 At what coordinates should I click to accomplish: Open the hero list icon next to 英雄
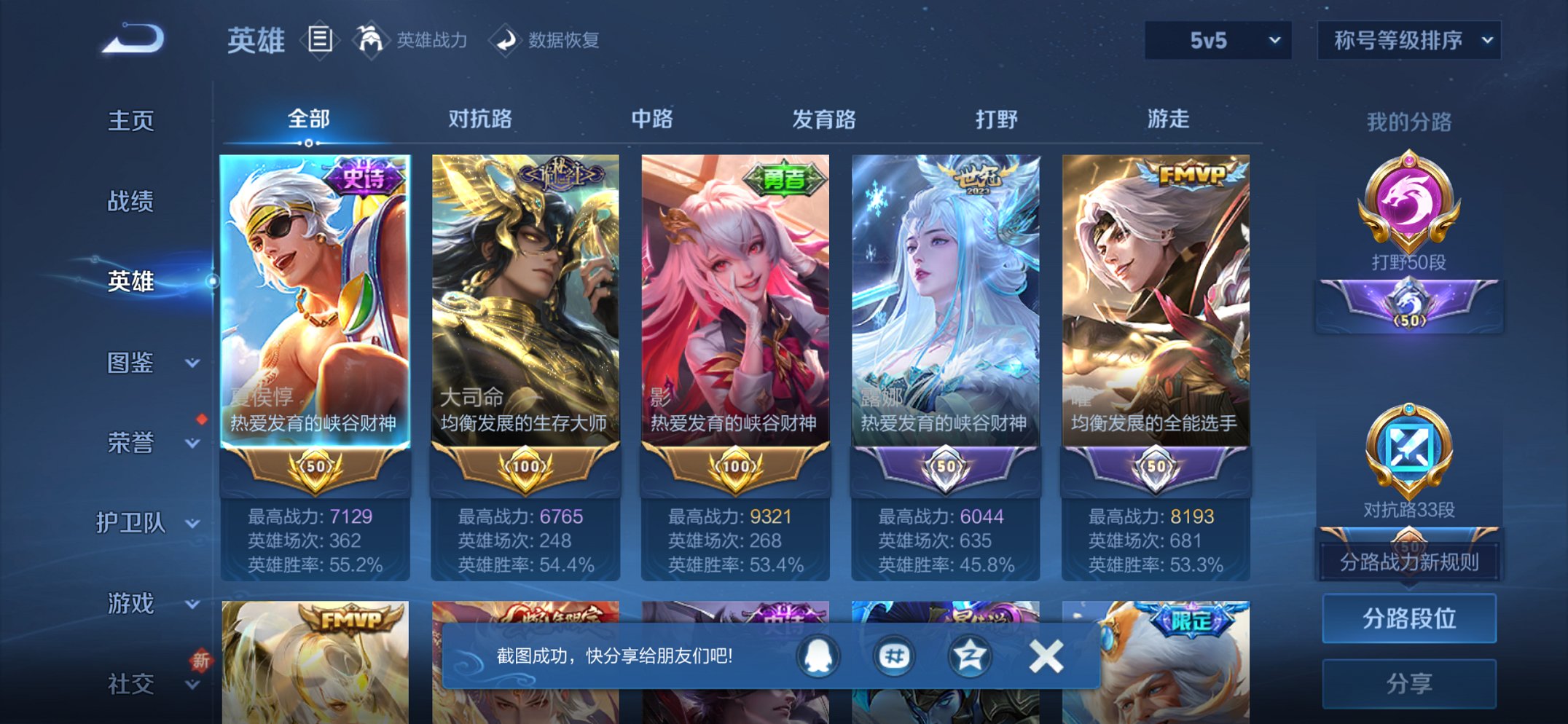tap(319, 40)
